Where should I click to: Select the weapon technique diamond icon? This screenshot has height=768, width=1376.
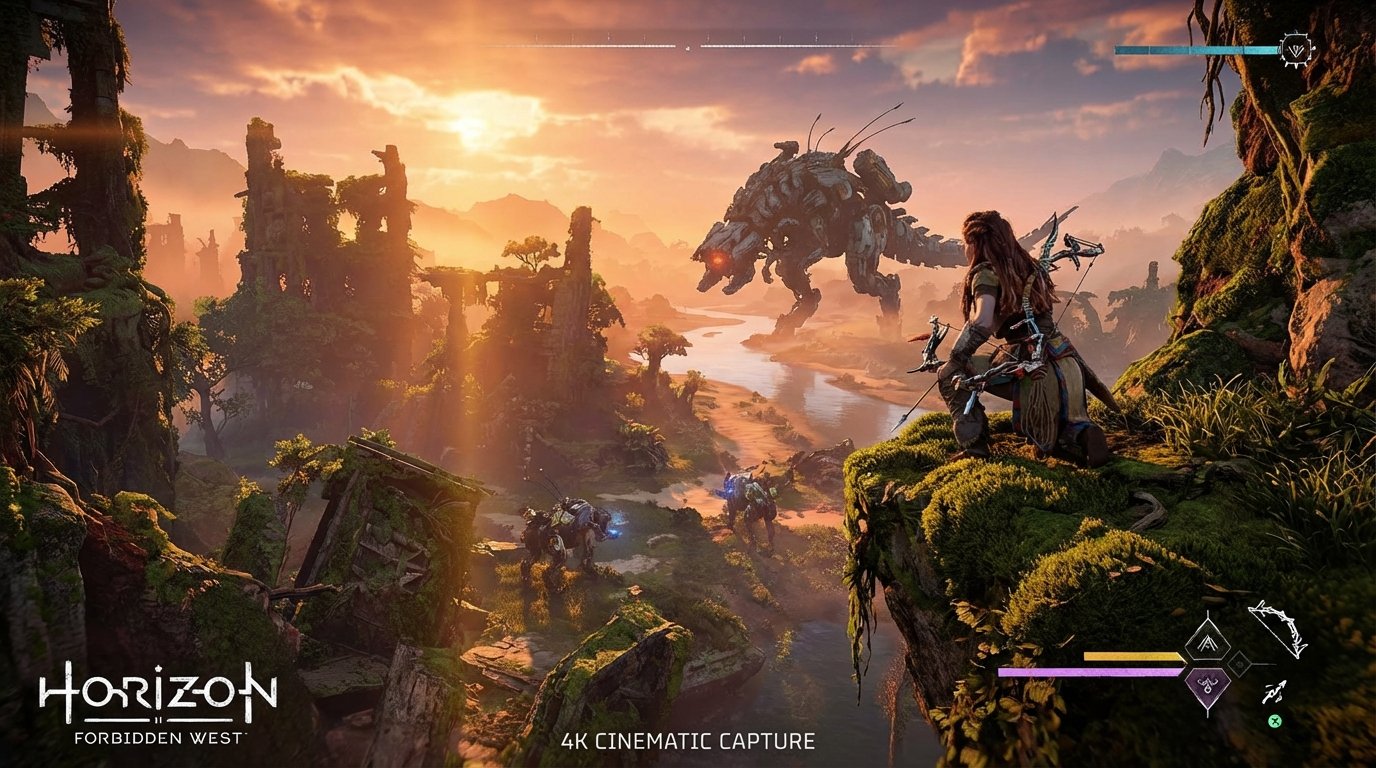click(x=1208, y=641)
